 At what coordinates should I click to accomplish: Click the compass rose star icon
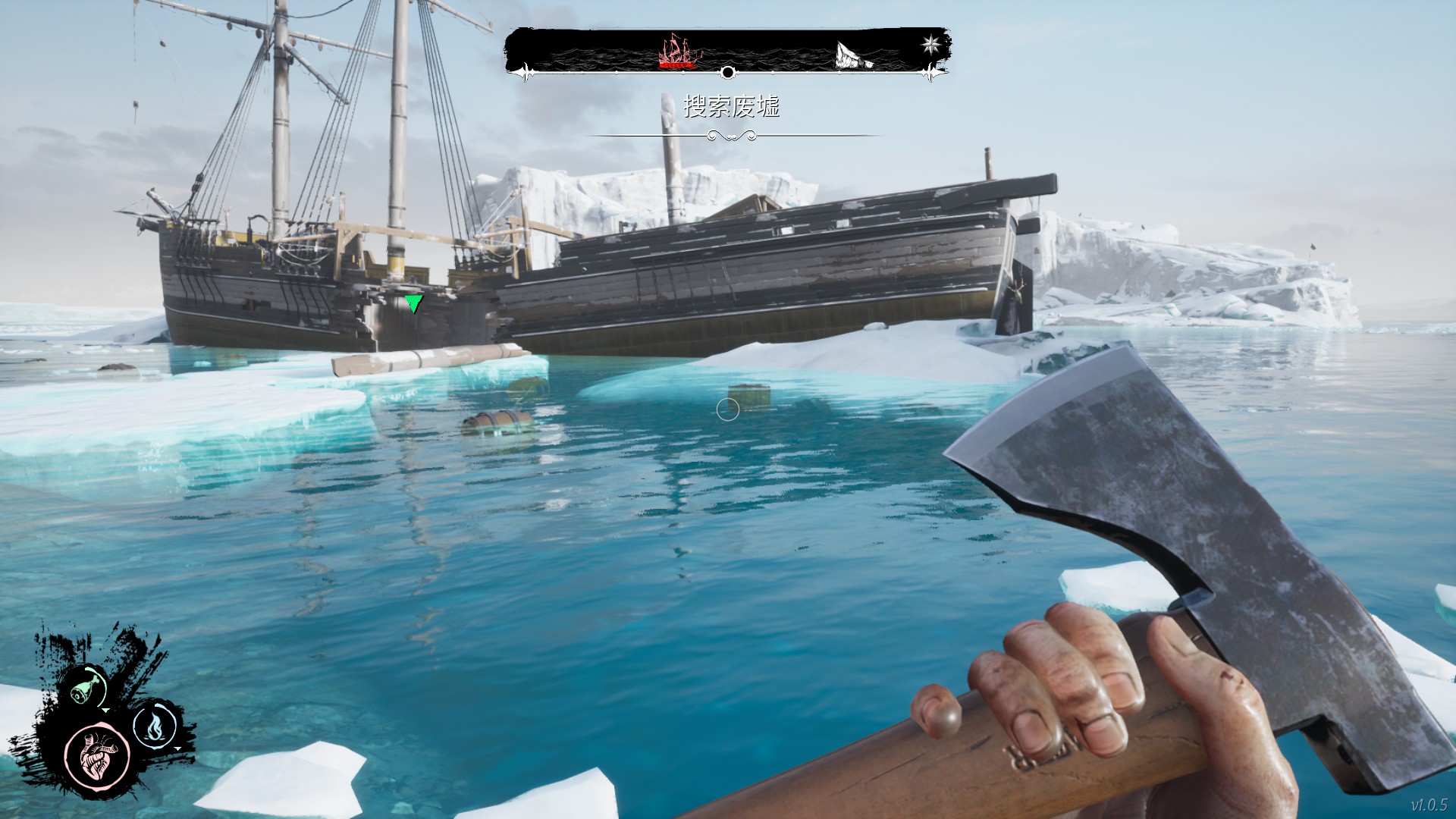[930, 44]
